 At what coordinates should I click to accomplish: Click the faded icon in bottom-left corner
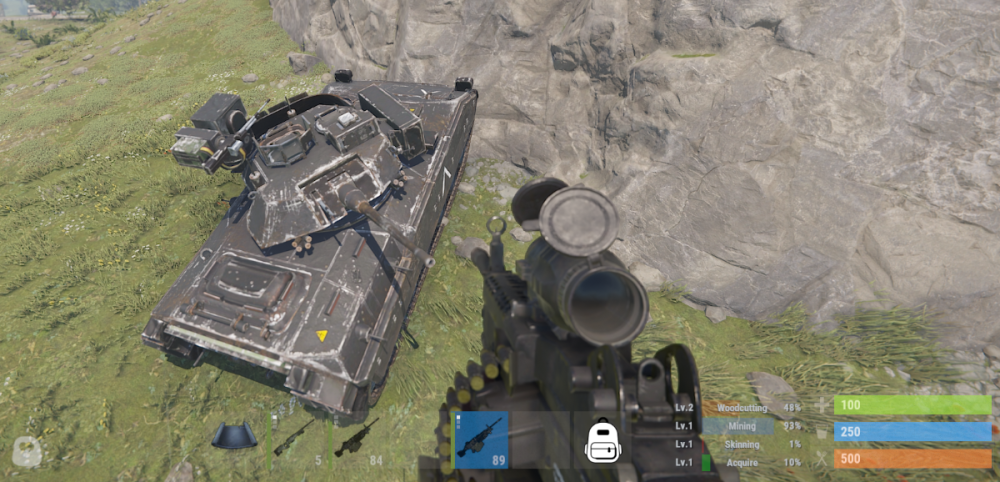(x=27, y=452)
